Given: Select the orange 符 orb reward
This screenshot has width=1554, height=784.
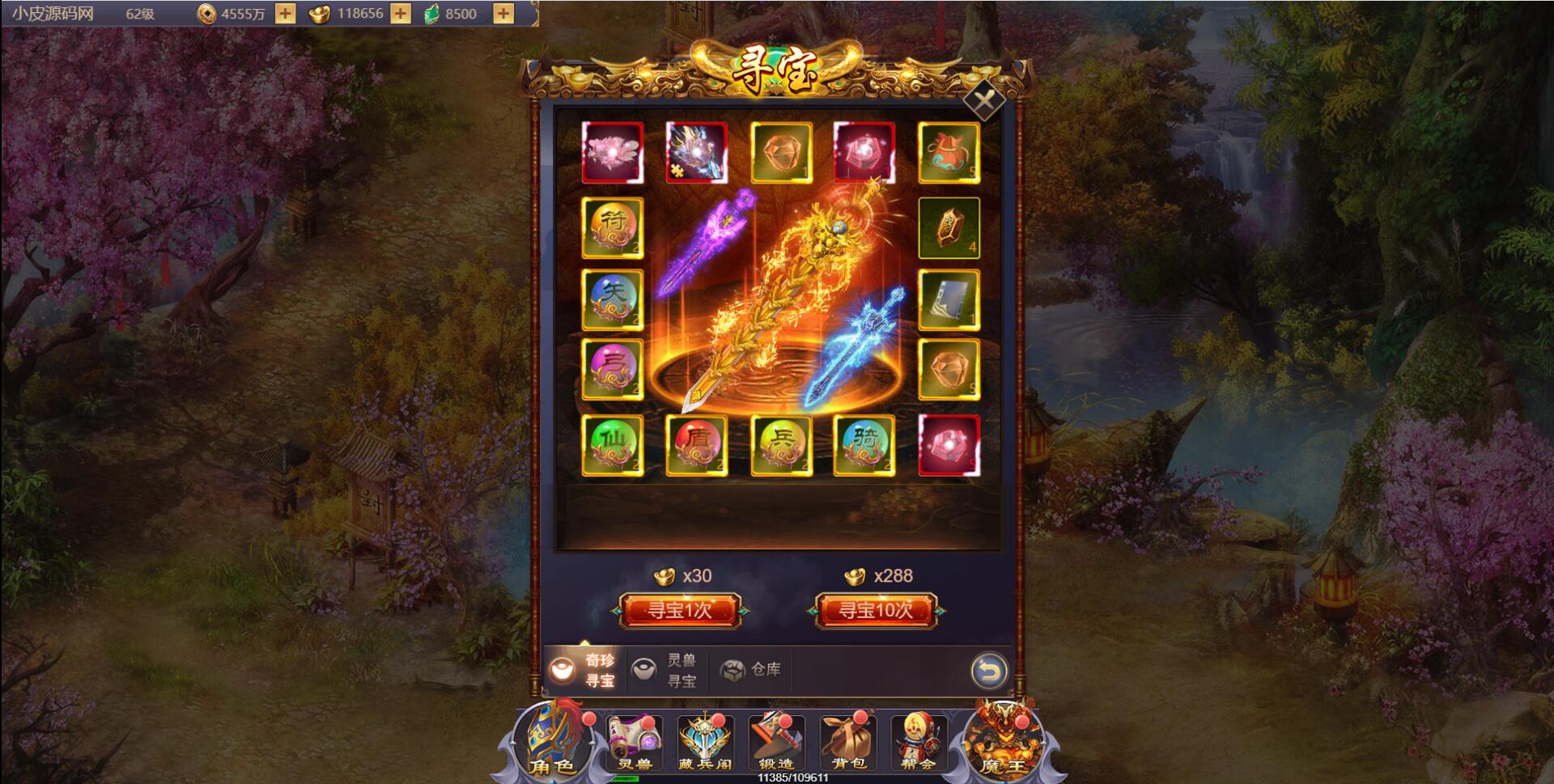Looking at the screenshot, I should click(613, 227).
